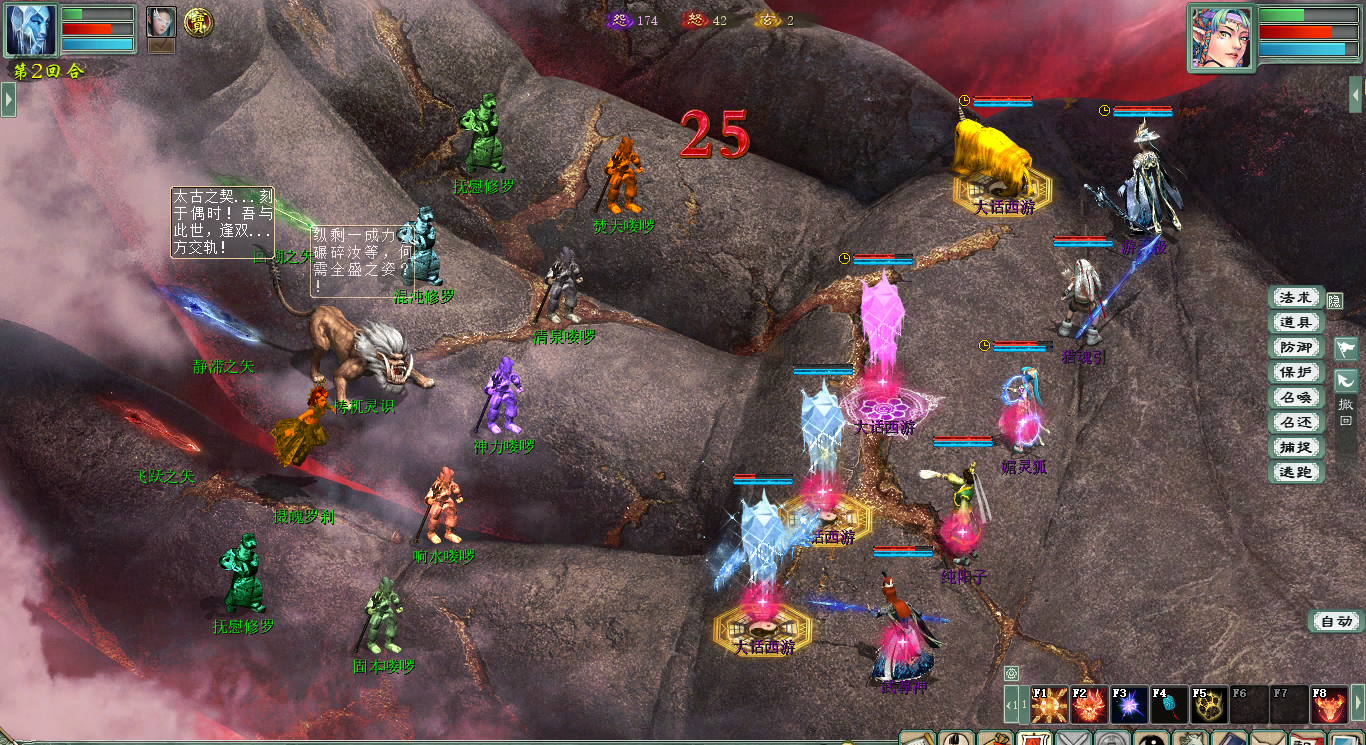The image size is (1366, 745).
Task: Toggle the 自动 auto-battle button
Action: click(x=1336, y=622)
